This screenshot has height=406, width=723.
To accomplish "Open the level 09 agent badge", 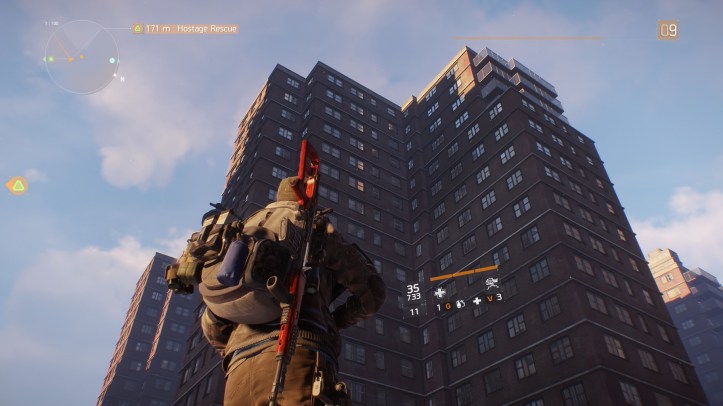I will click(668, 30).
